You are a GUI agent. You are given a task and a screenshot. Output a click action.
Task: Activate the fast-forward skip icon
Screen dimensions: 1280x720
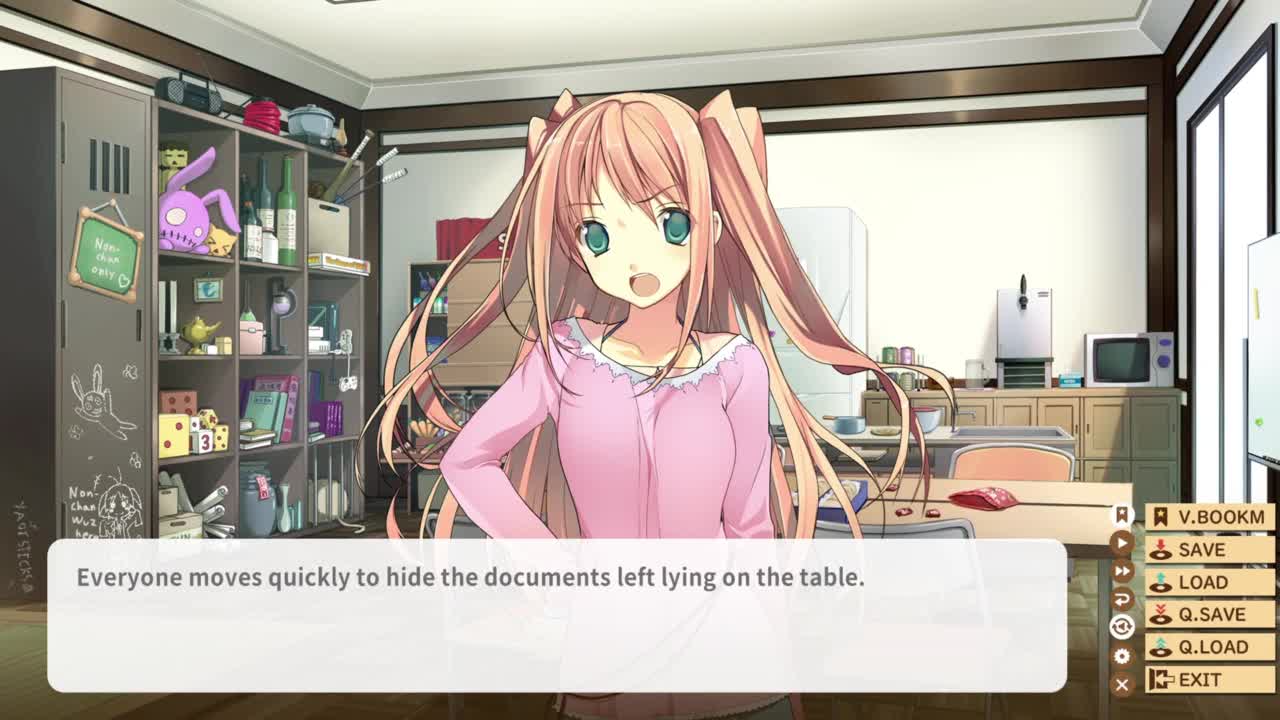(x=1122, y=571)
